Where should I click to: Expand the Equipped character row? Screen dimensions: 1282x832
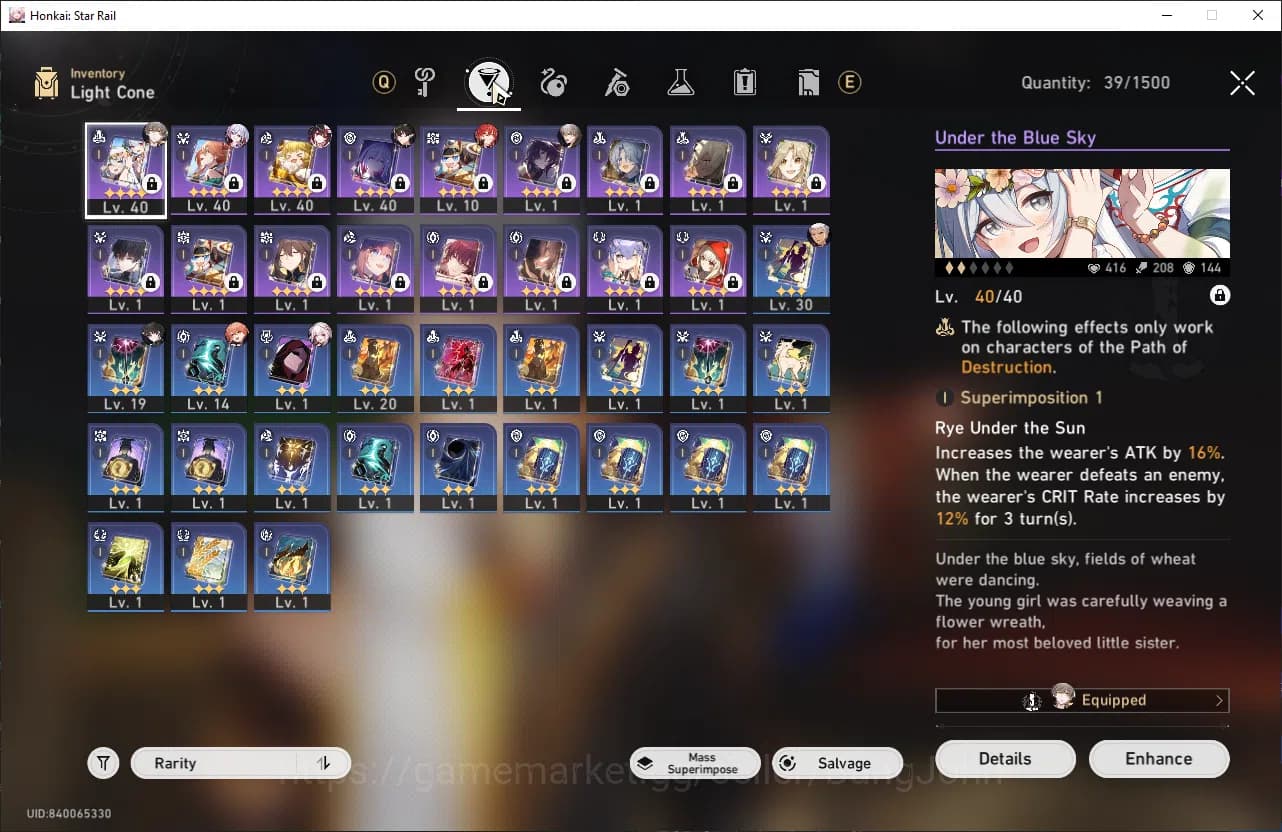[1082, 700]
